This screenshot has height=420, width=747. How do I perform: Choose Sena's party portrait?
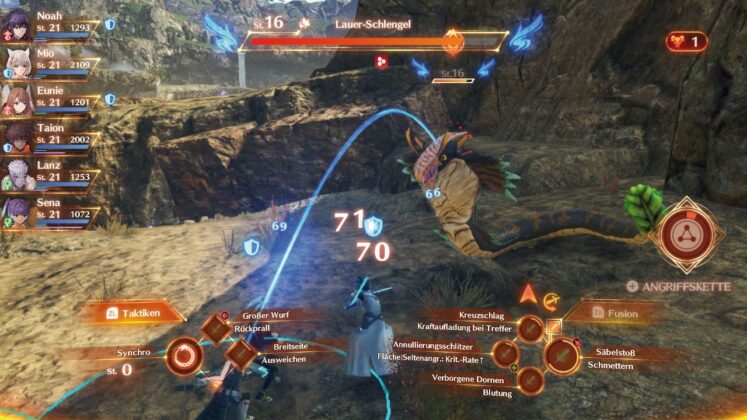click(18, 212)
